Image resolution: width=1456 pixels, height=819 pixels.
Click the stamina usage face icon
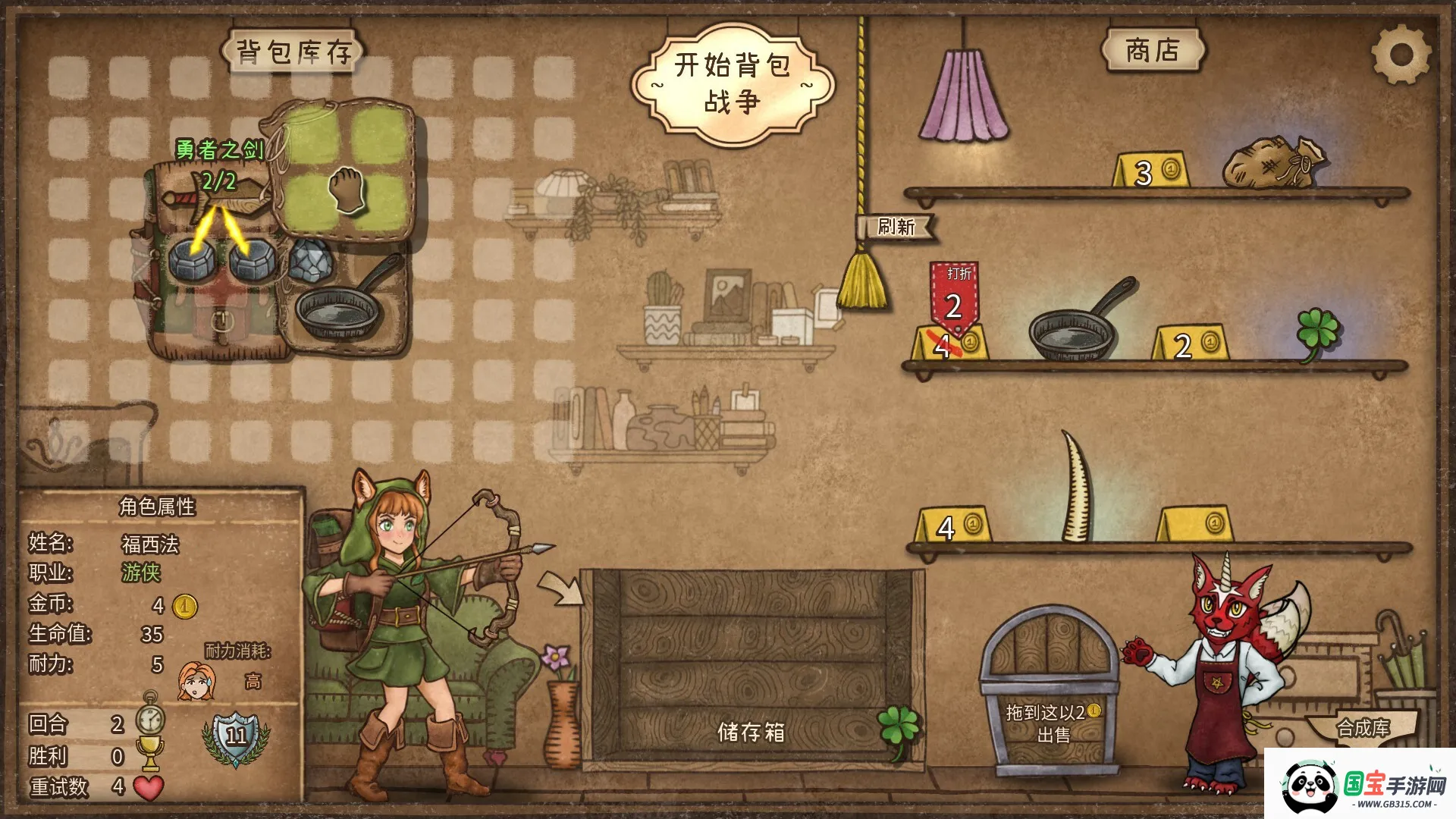pos(196,680)
